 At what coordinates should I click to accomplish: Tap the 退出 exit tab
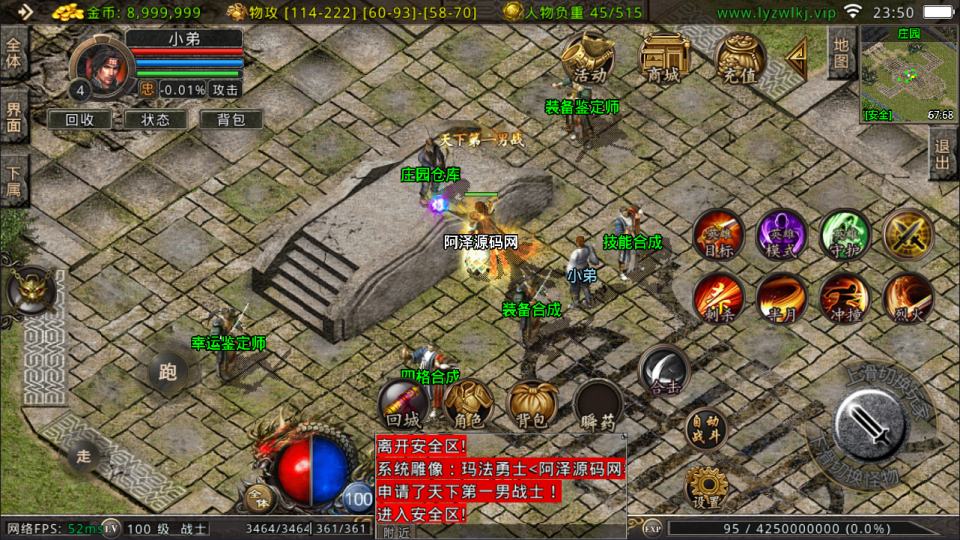(x=942, y=155)
